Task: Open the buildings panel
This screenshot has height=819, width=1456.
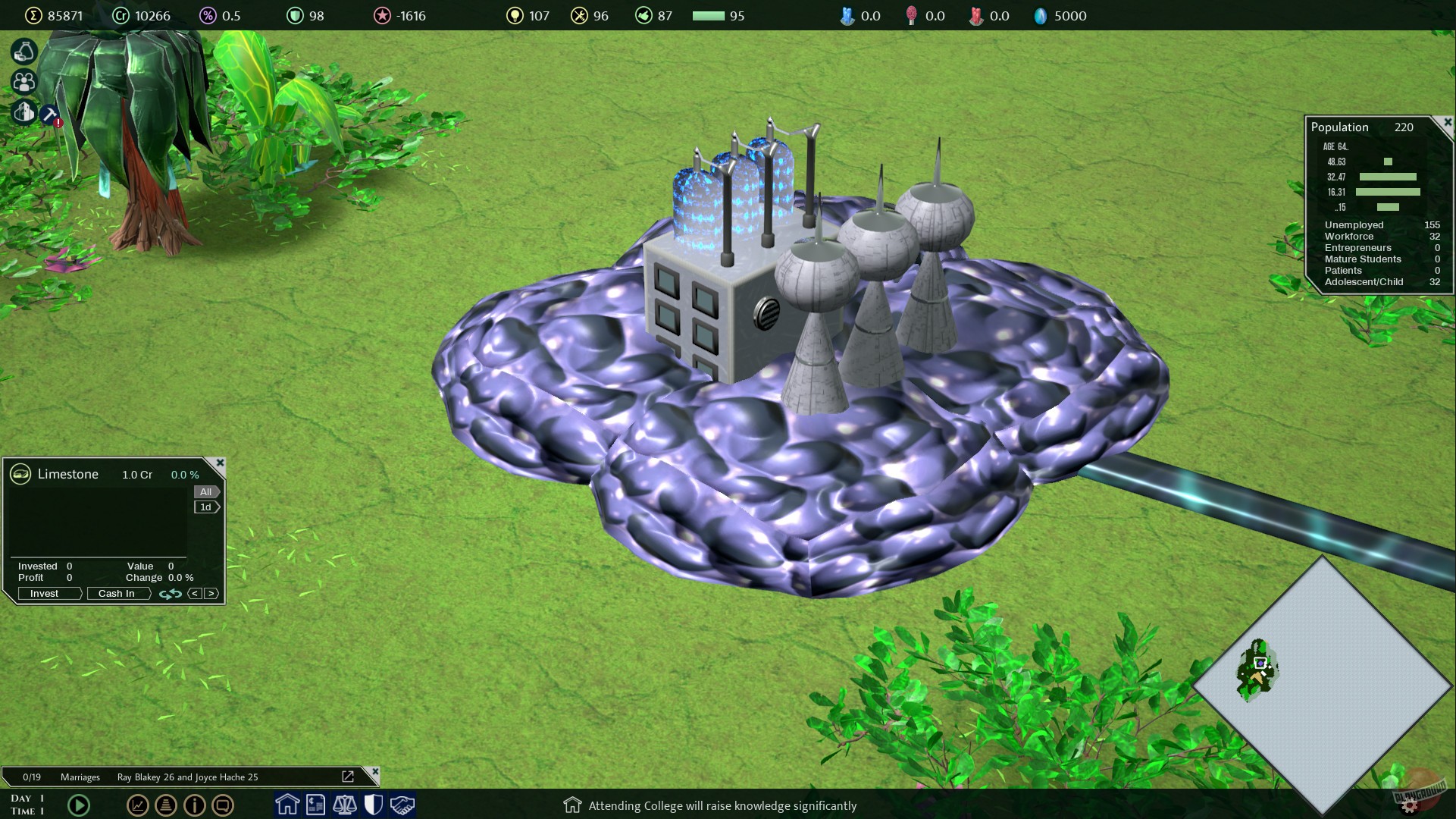Action: click(23, 112)
